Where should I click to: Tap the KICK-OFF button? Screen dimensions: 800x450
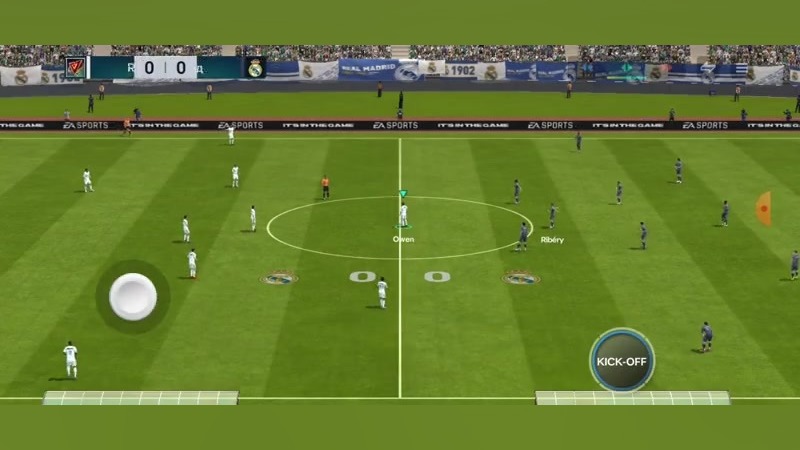coord(621,360)
